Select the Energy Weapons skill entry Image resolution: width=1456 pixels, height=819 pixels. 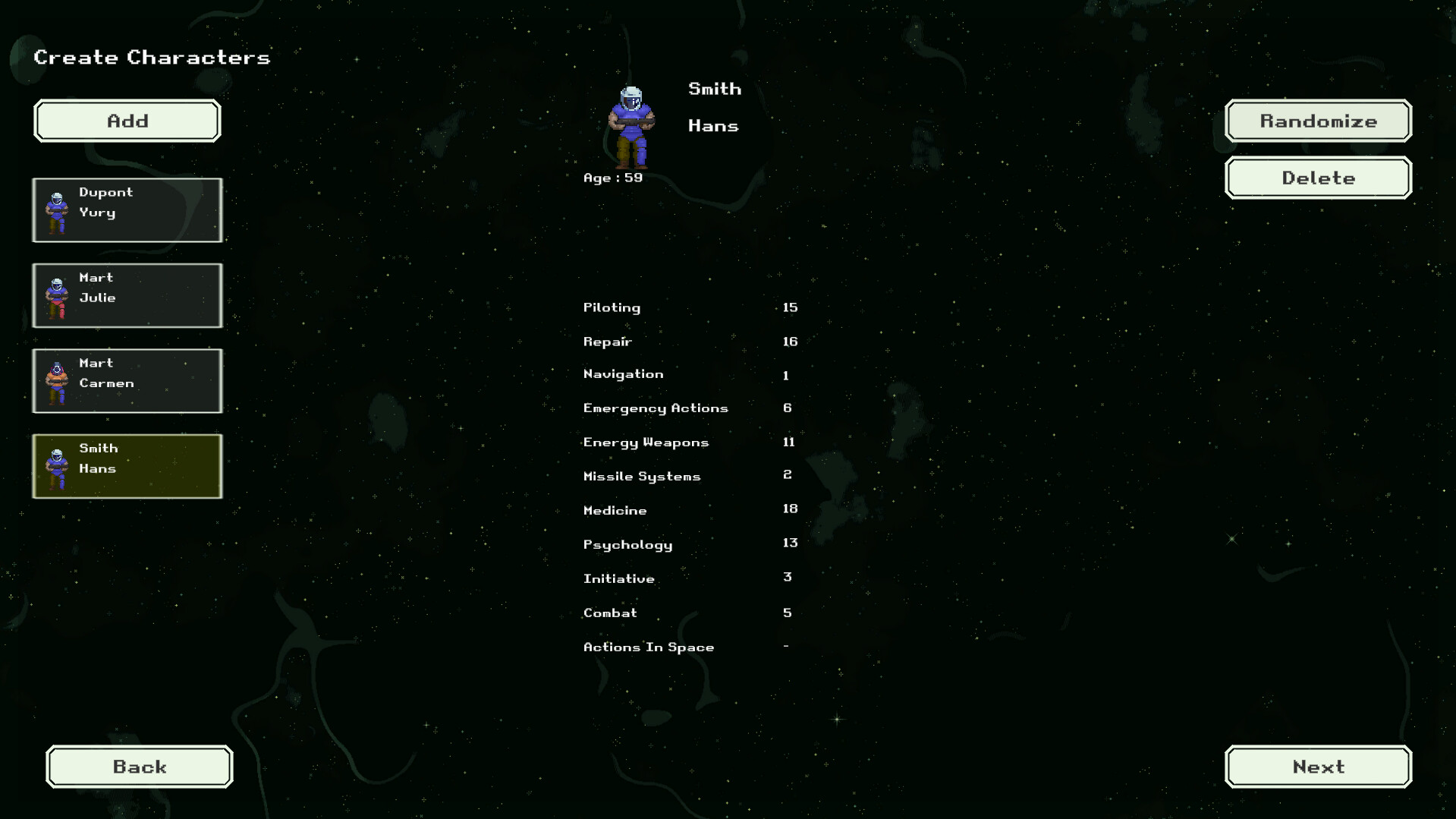click(x=646, y=442)
